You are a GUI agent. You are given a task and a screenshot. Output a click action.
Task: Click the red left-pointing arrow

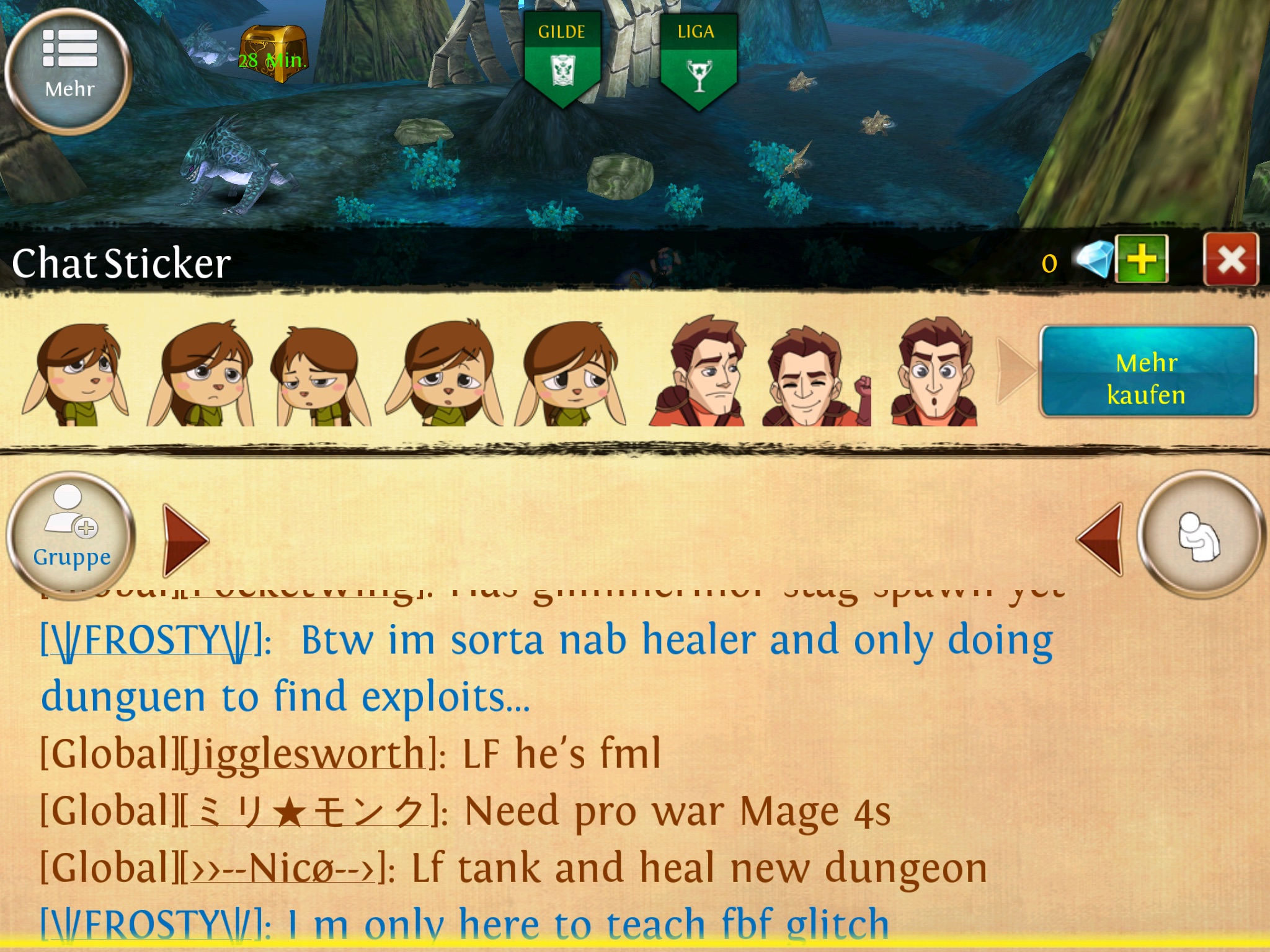[x=1101, y=539]
